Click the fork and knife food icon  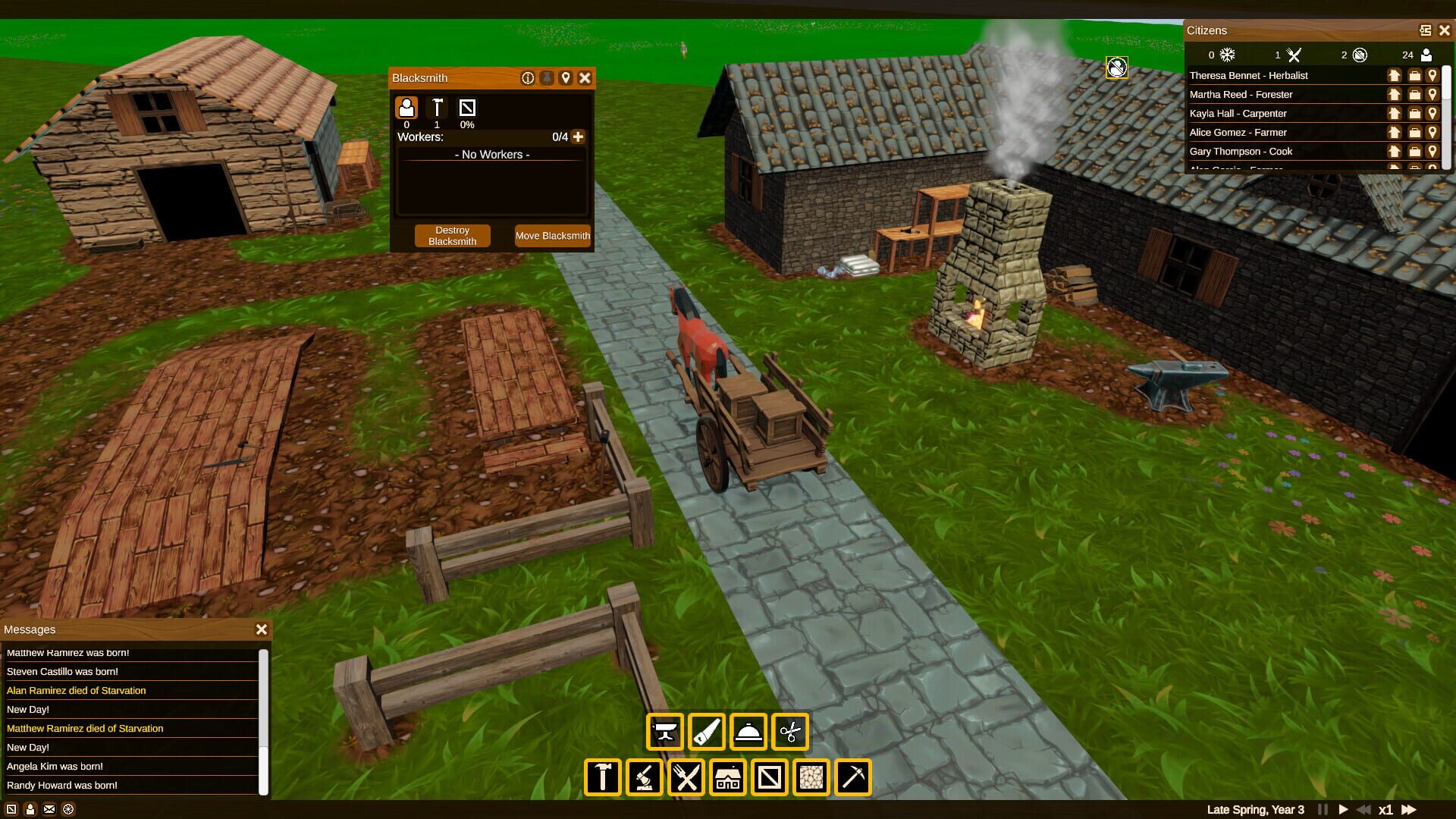click(1294, 55)
